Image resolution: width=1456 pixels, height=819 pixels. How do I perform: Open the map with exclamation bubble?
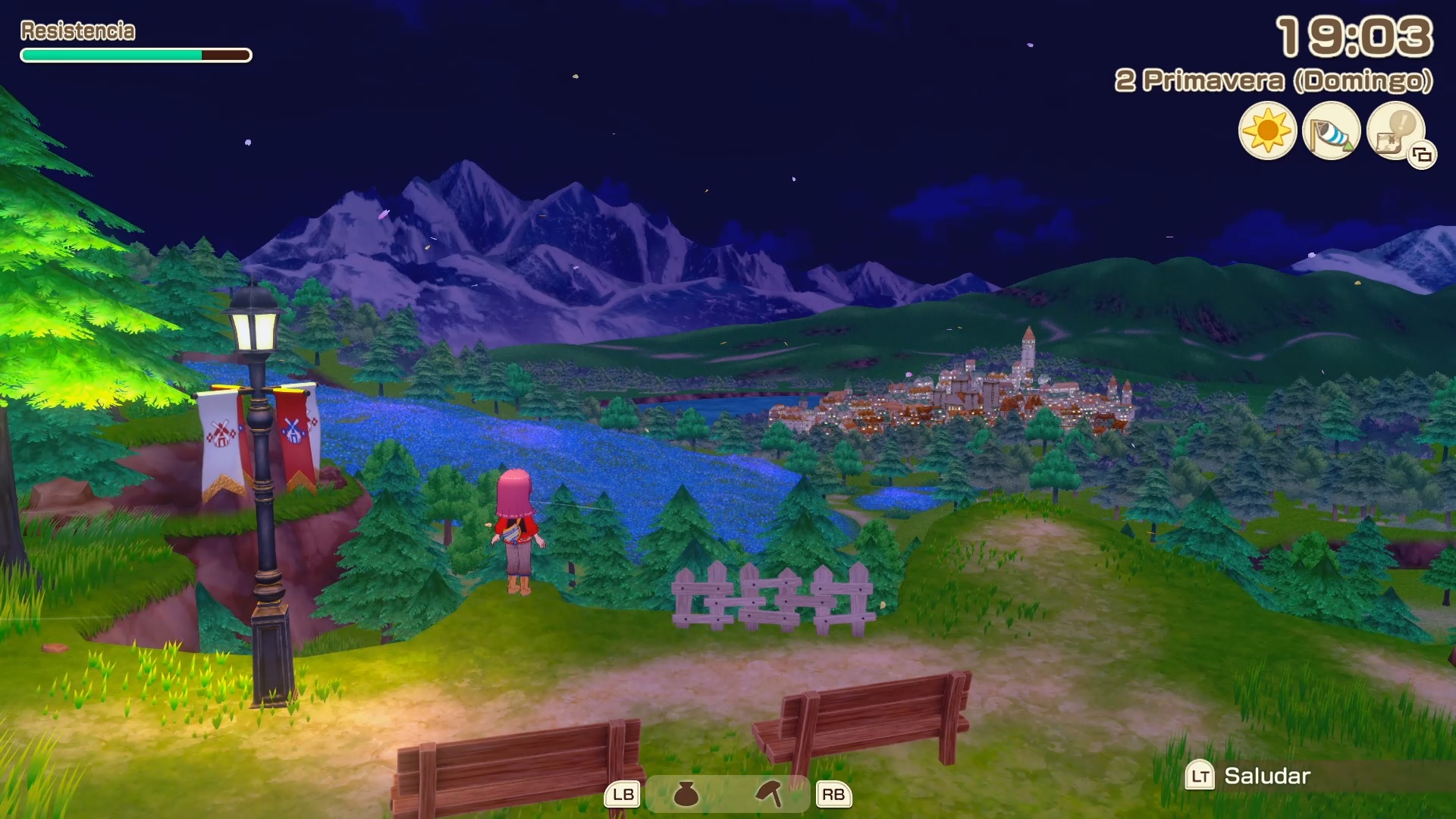[1394, 129]
